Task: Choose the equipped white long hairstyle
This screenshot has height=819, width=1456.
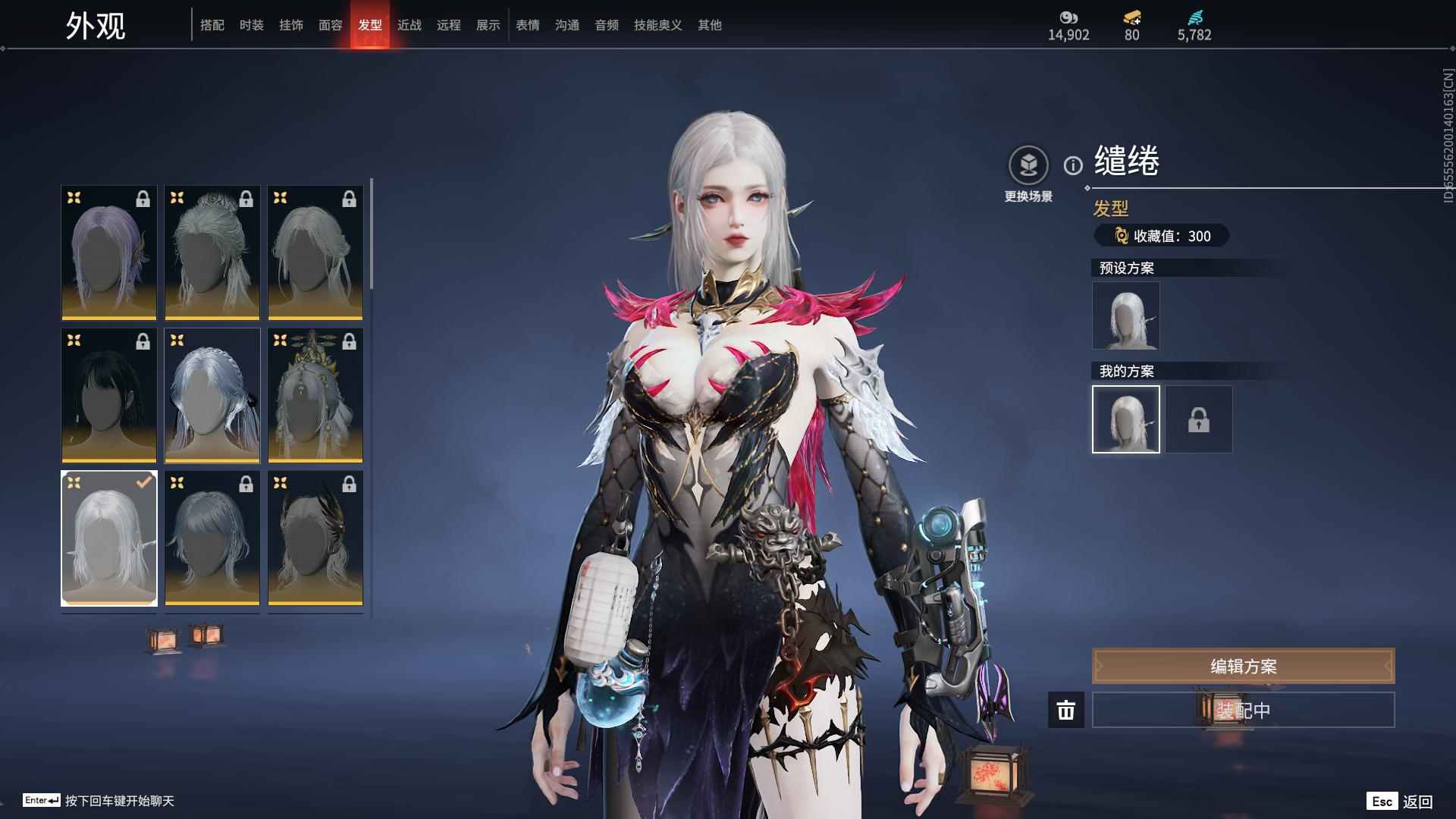Action: (109, 538)
